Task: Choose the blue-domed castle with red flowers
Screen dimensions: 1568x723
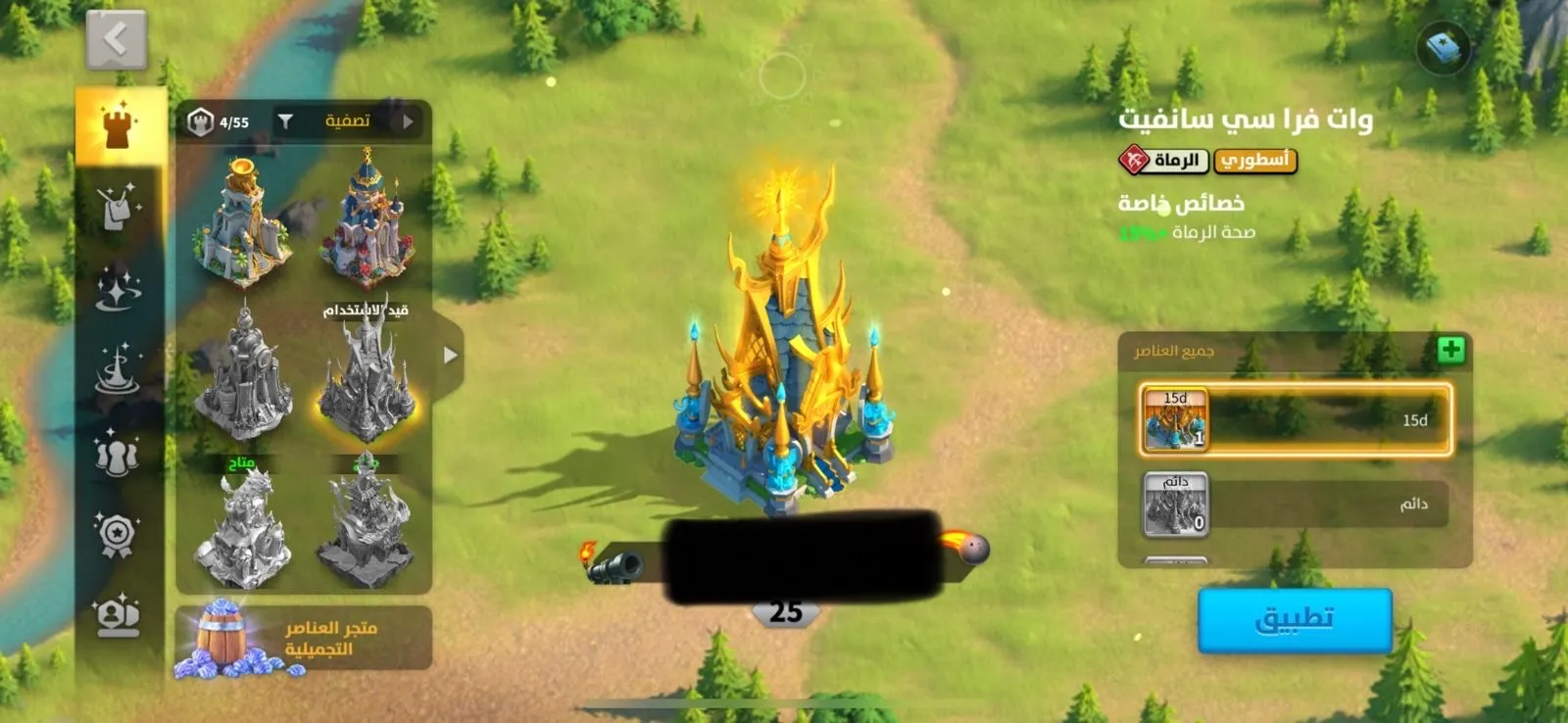Action: [367, 222]
